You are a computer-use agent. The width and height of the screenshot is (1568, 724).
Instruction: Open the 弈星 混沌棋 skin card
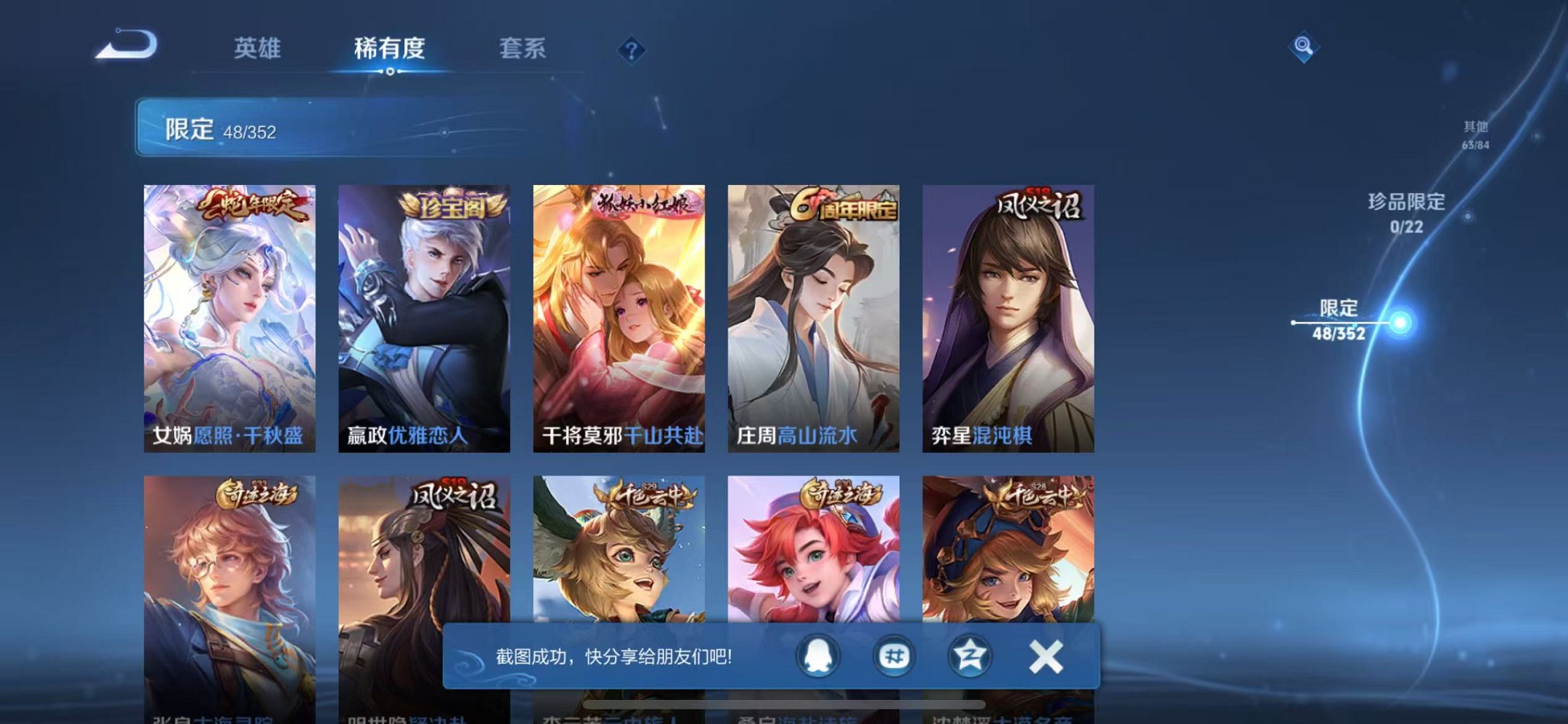click(x=1008, y=313)
